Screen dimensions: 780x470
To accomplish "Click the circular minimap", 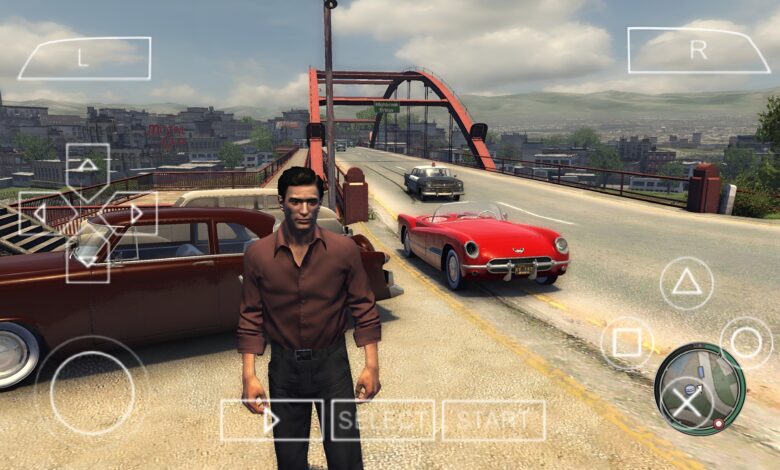I will pyautogui.click(x=701, y=388).
